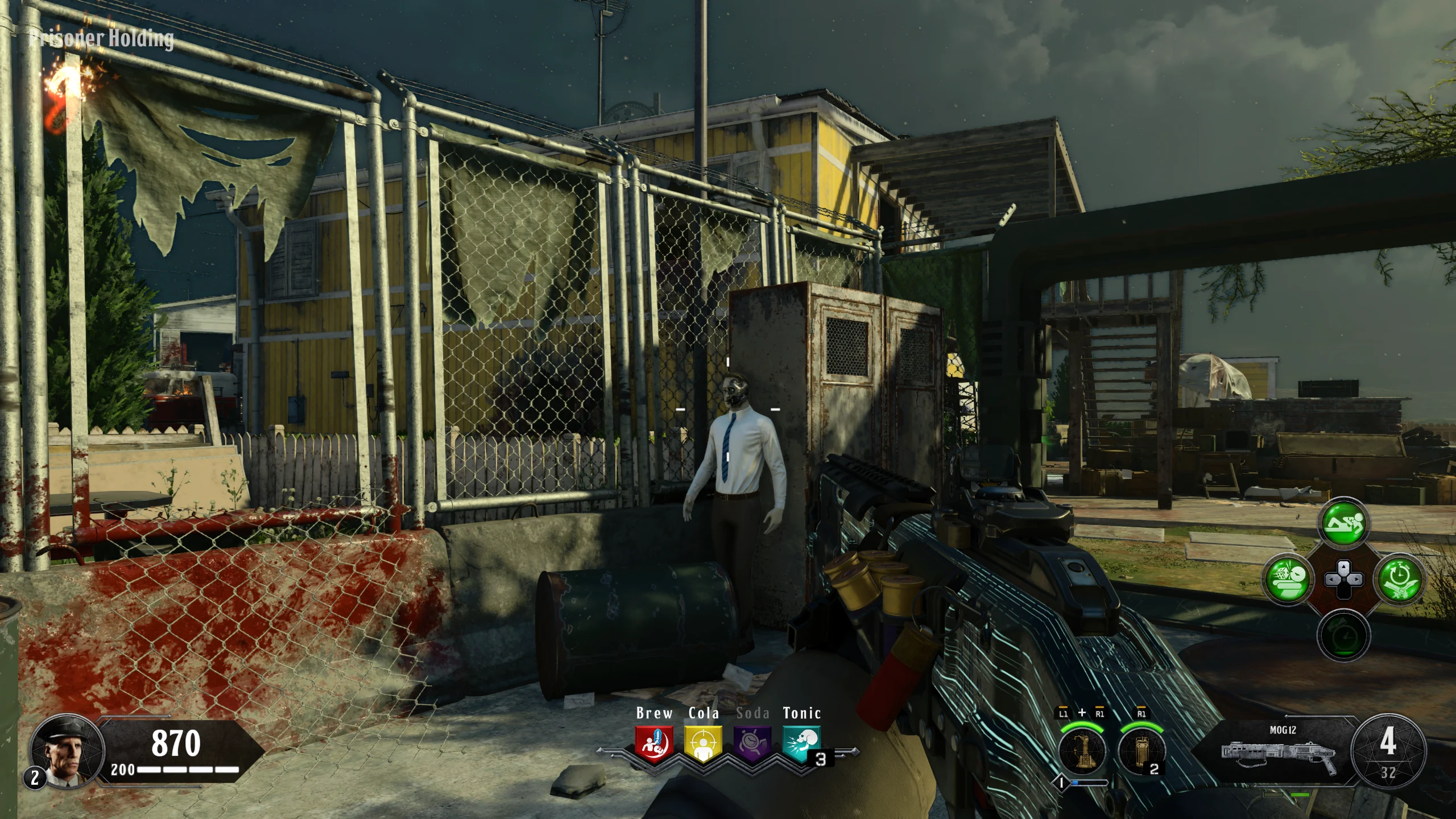
Task: Select the grenade equipment icon showing 2
Action: coord(1141,750)
